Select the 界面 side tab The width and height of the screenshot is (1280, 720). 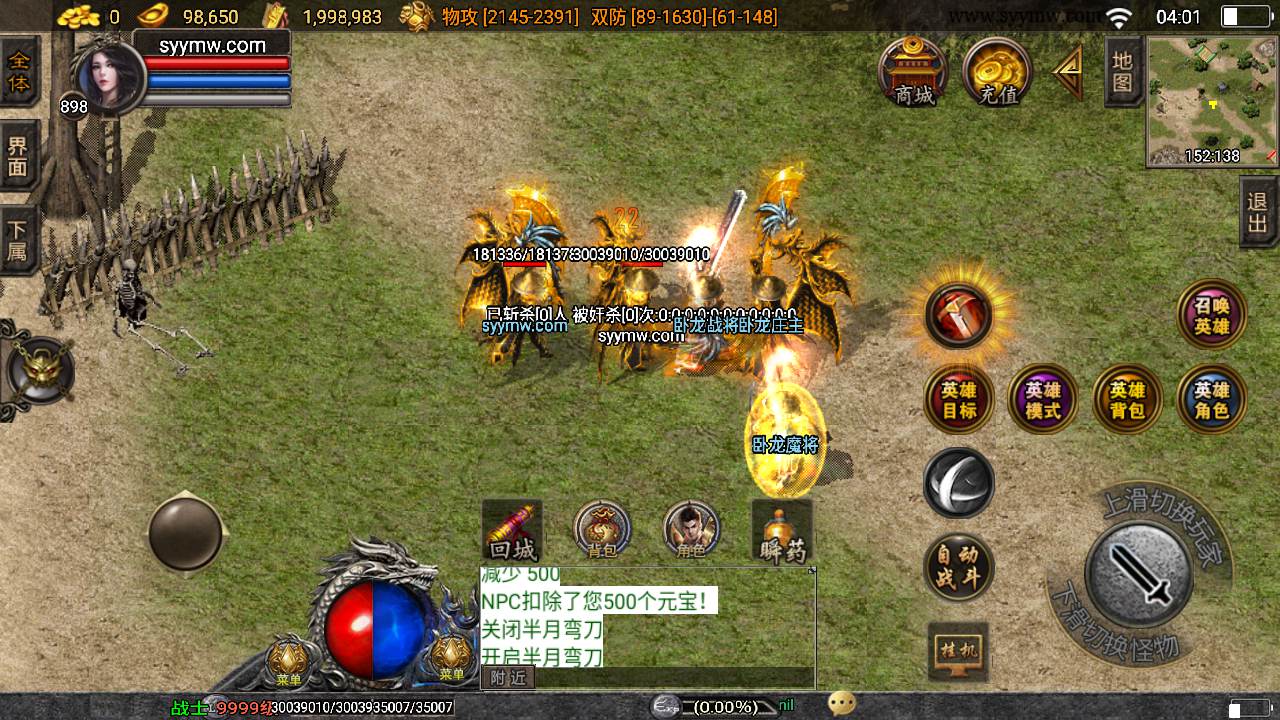[19, 156]
